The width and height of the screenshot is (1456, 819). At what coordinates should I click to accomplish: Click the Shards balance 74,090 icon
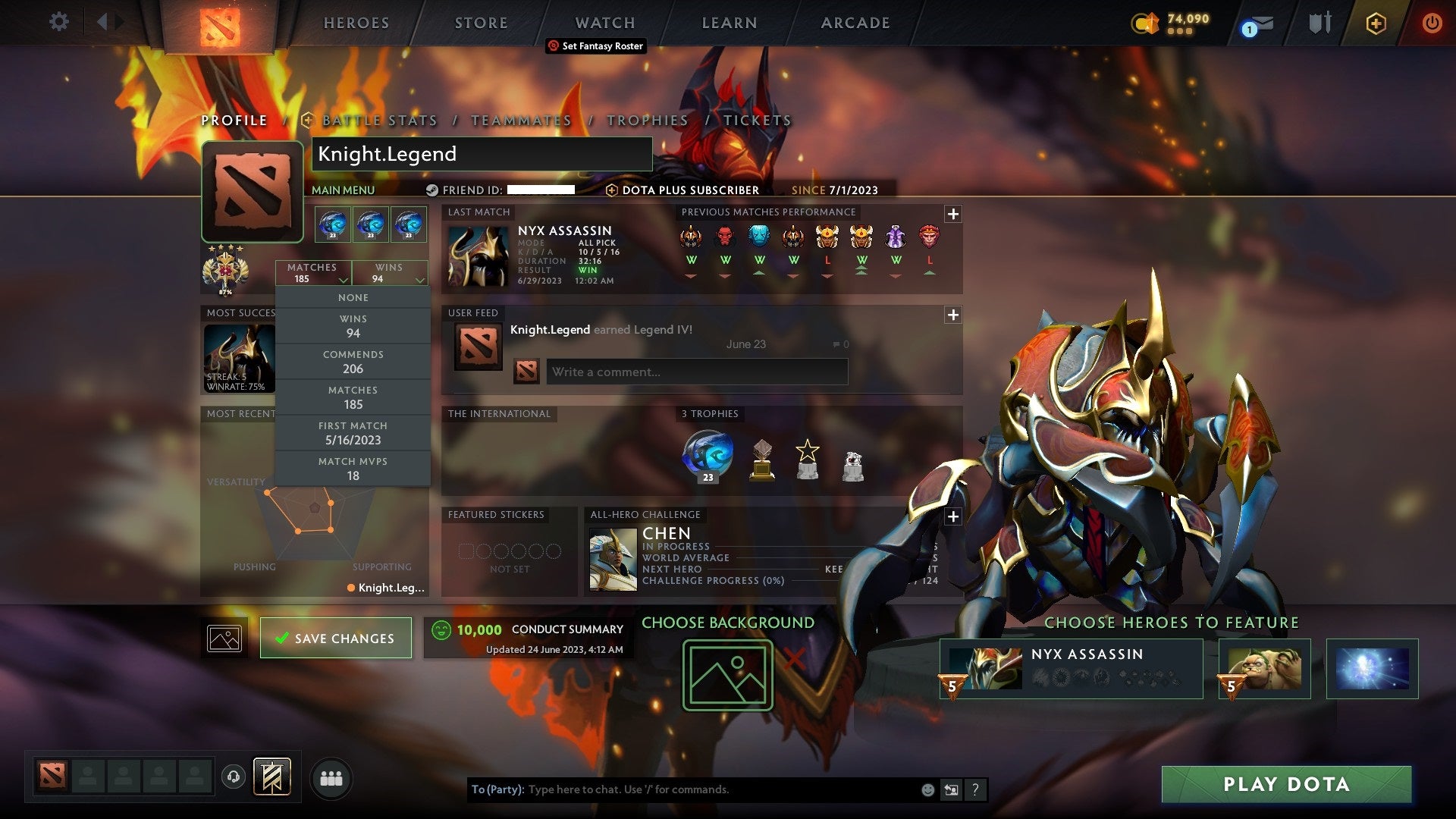click(1145, 24)
